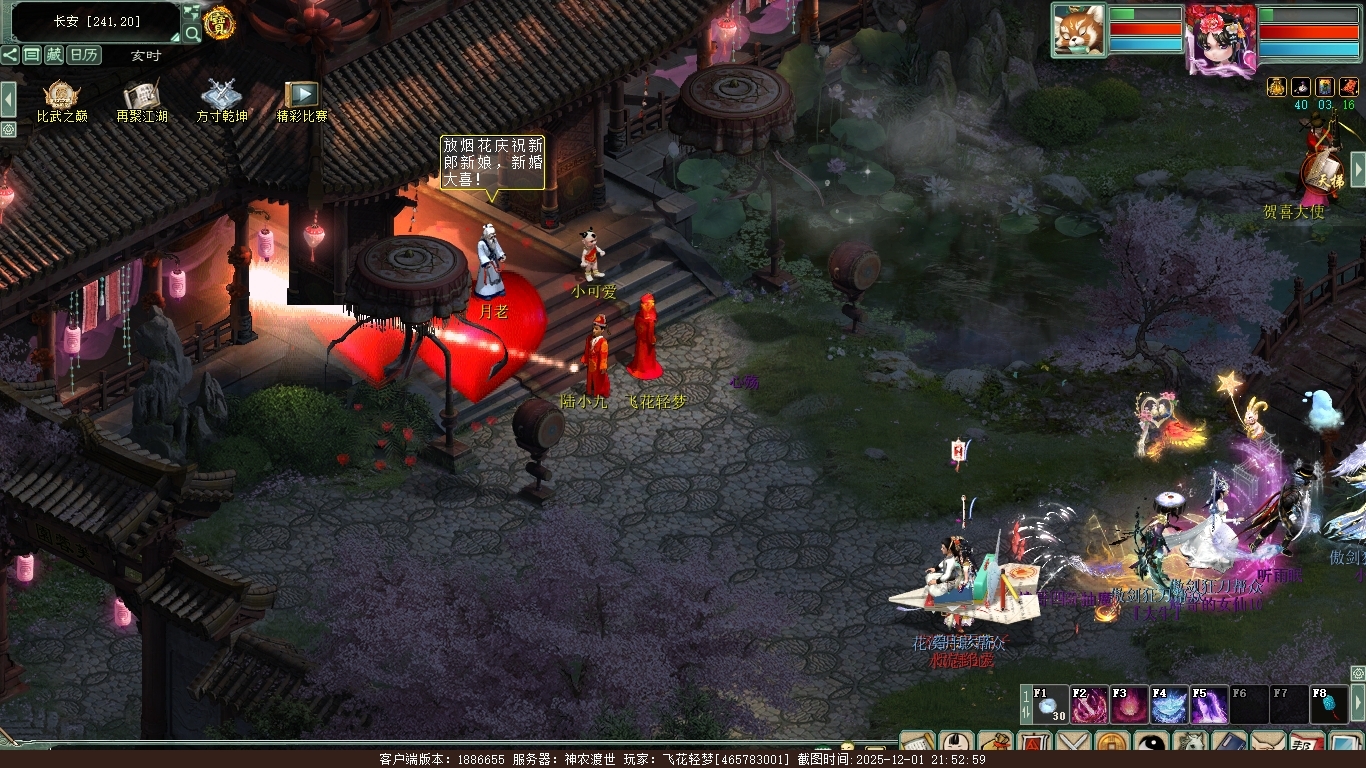Activate the F4 blue frost skill
Screen dimensions: 1366x768
1168,704
